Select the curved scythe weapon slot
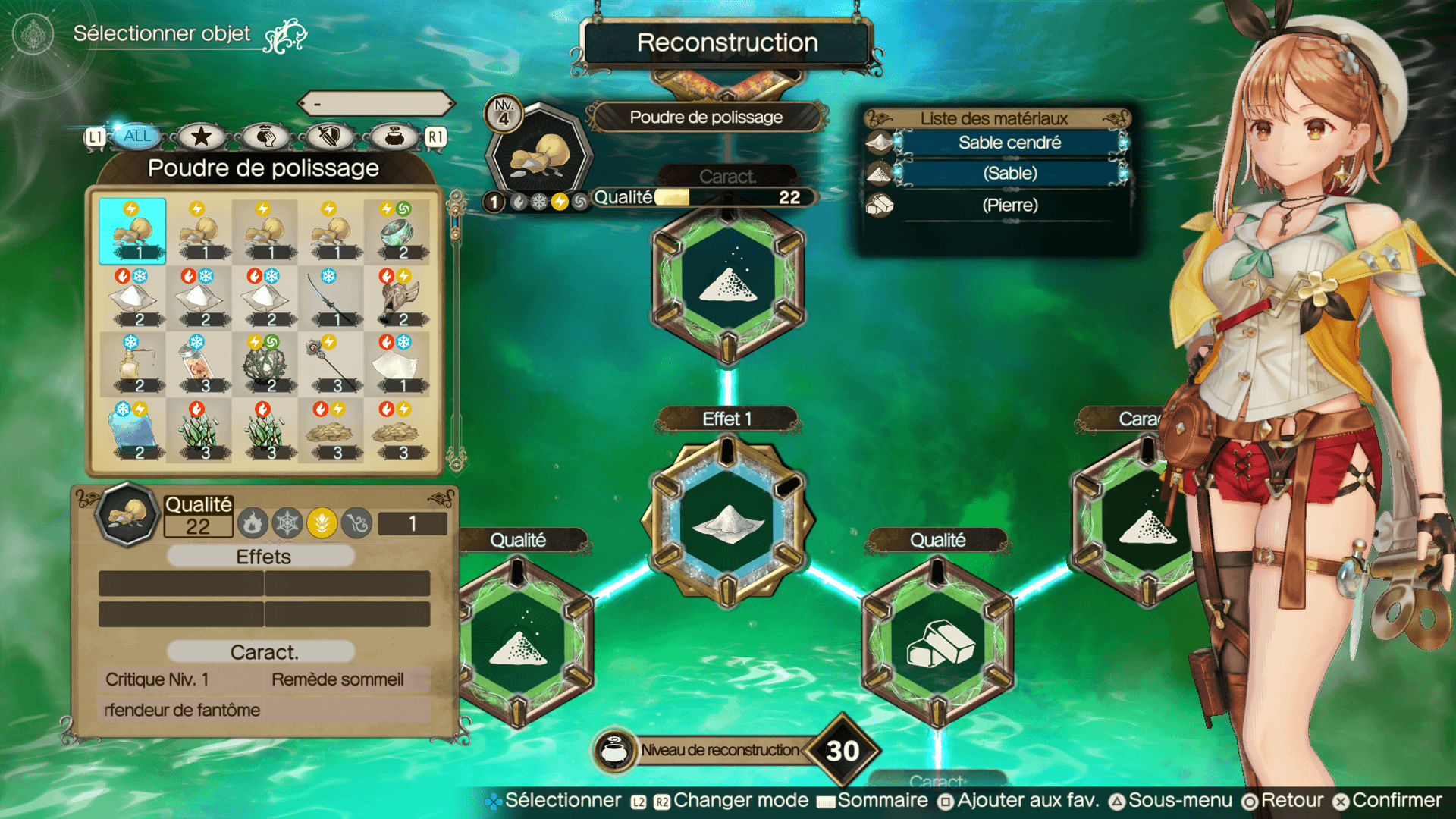 click(x=331, y=298)
